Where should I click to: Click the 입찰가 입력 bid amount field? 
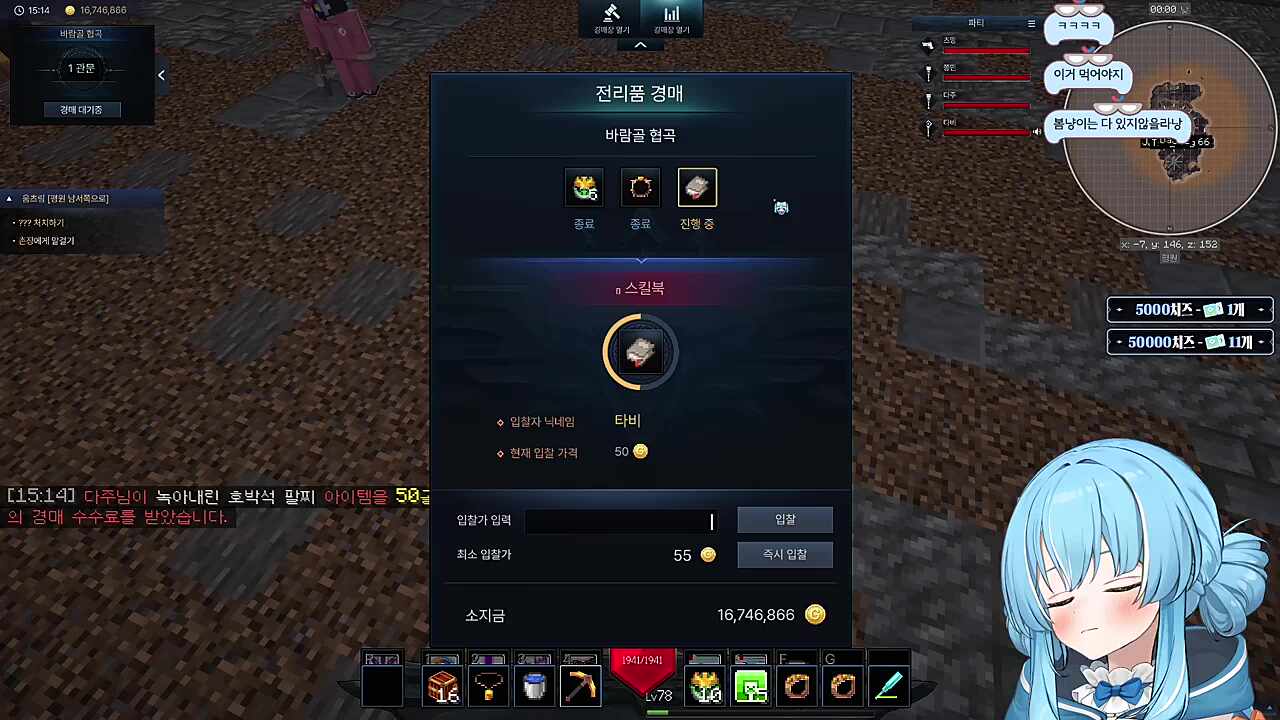pyautogui.click(x=620, y=519)
